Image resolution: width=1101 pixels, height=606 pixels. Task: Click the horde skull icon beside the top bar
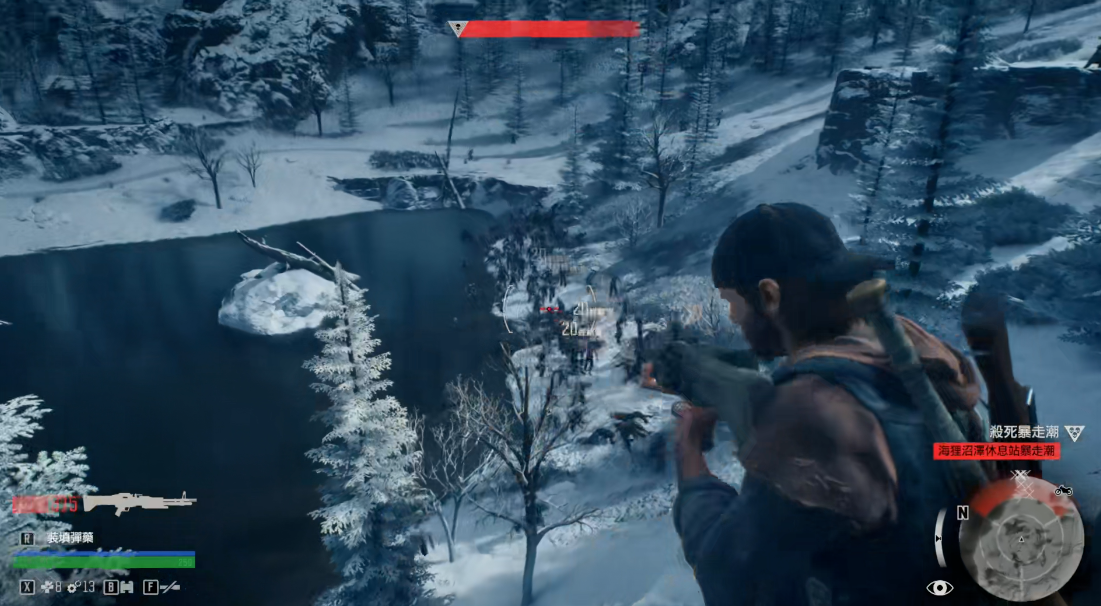(x=458, y=29)
